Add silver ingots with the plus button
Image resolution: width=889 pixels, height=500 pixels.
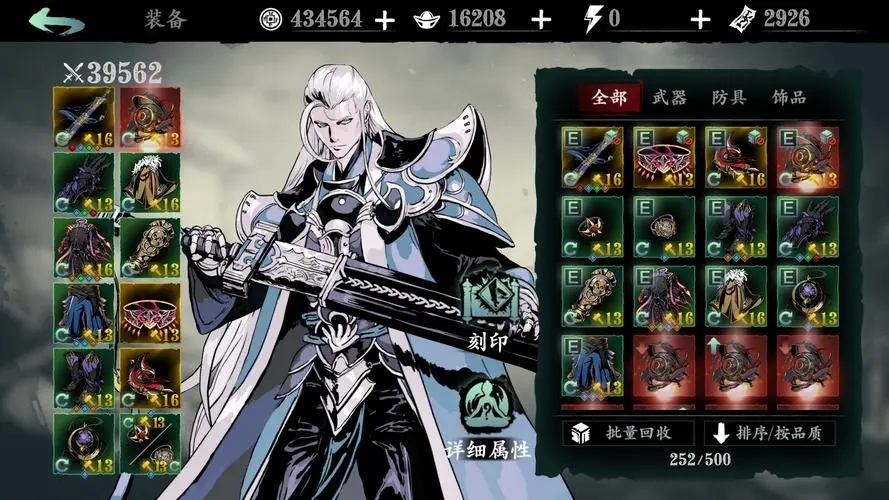[x=540, y=19]
